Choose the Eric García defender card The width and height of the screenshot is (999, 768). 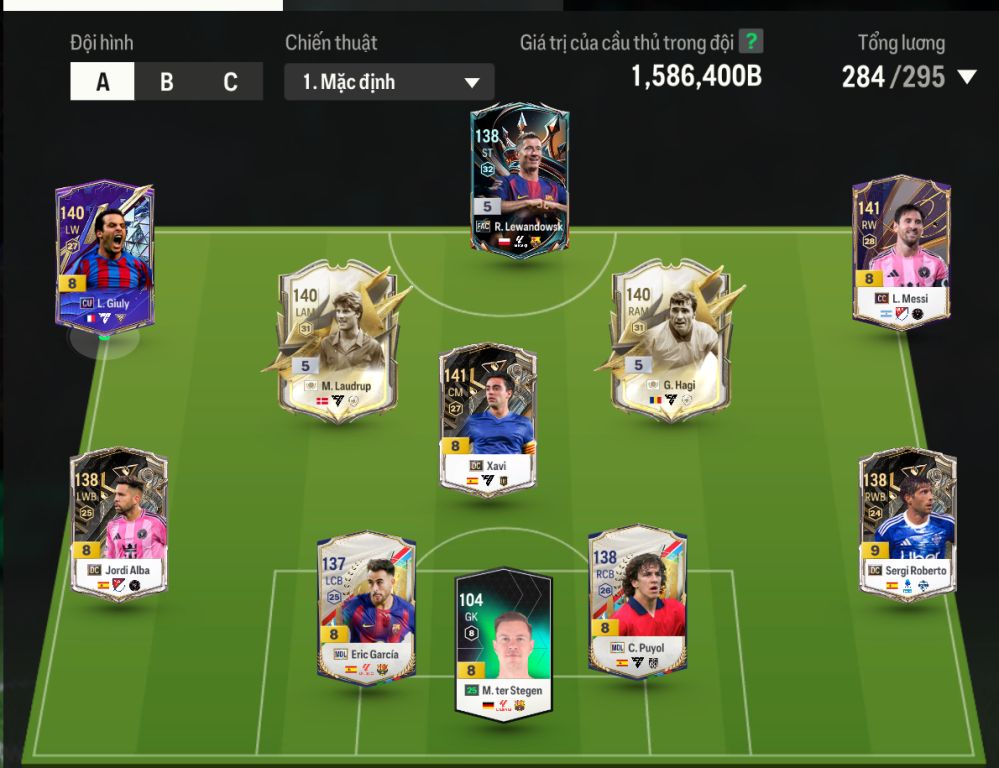click(x=366, y=608)
